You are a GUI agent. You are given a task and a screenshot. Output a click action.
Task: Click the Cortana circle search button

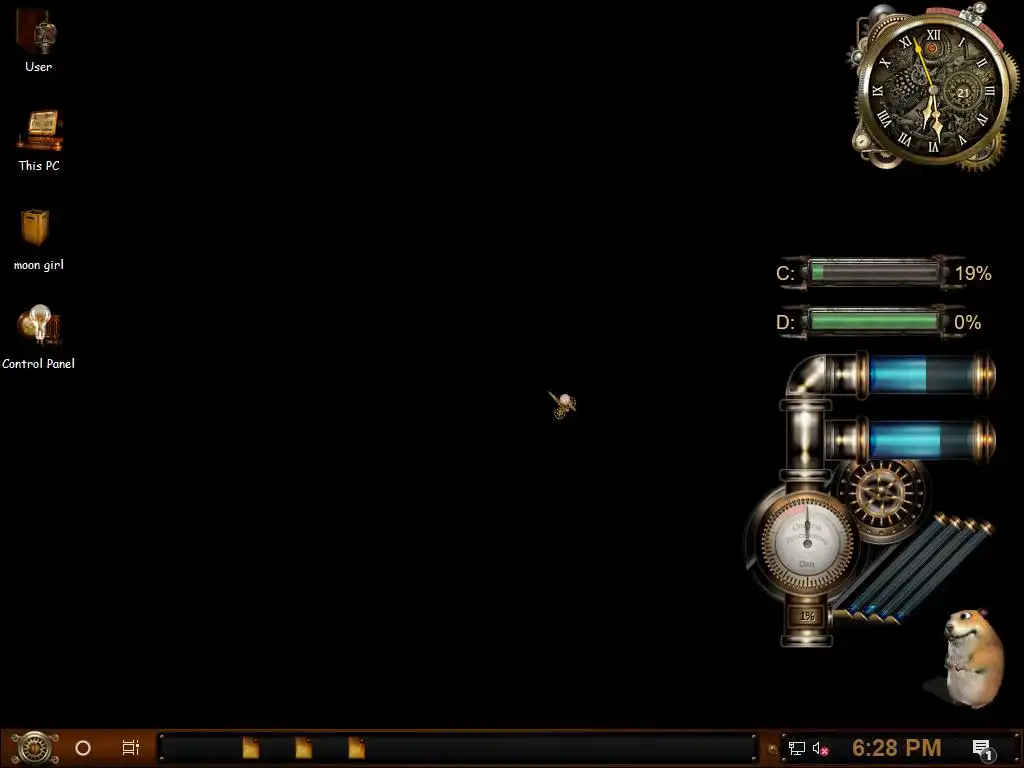coord(83,747)
